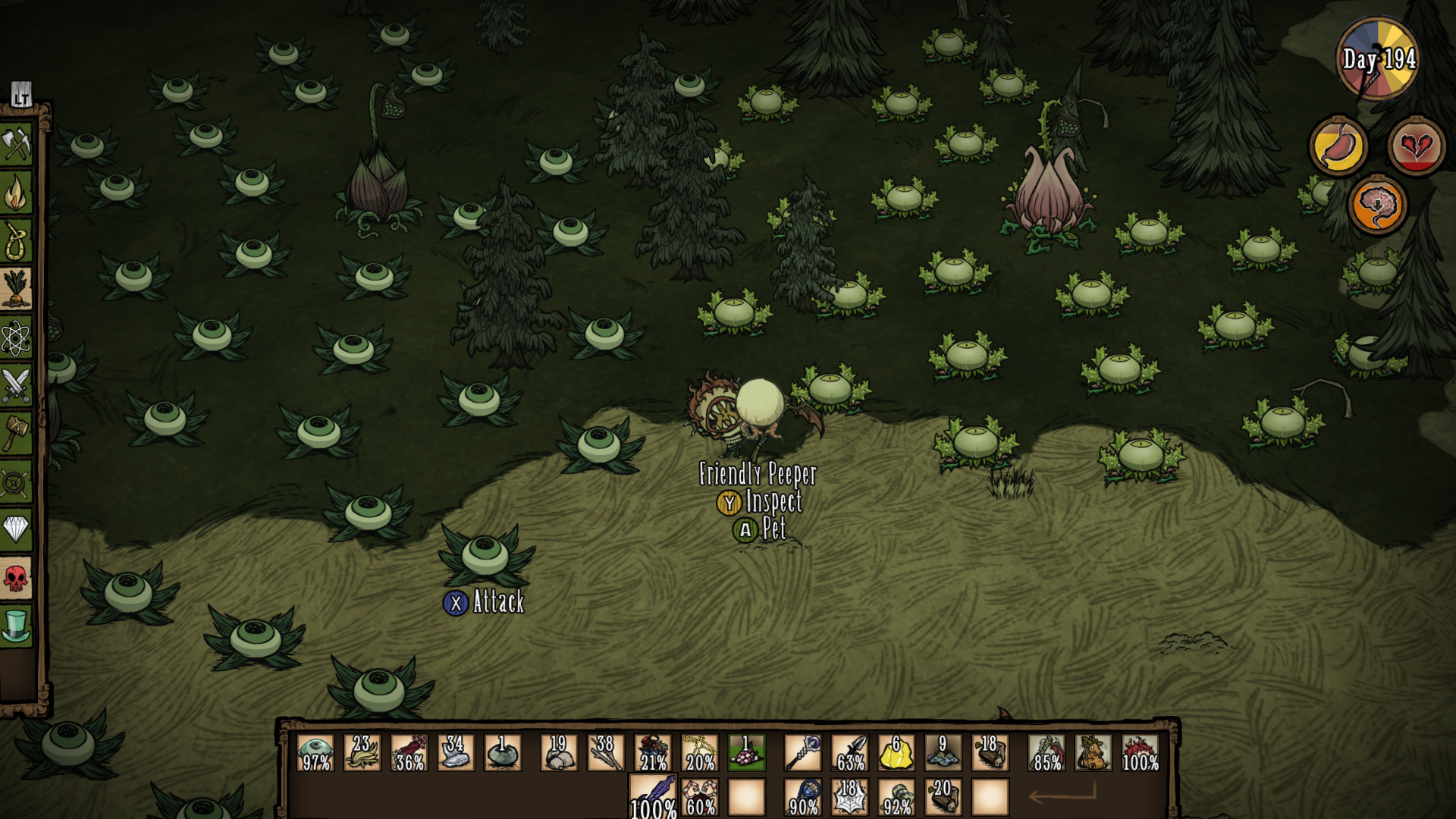This screenshot has height=819, width=1456.
Task: Select the Magic red skull tab
Action: click(16, 578)
